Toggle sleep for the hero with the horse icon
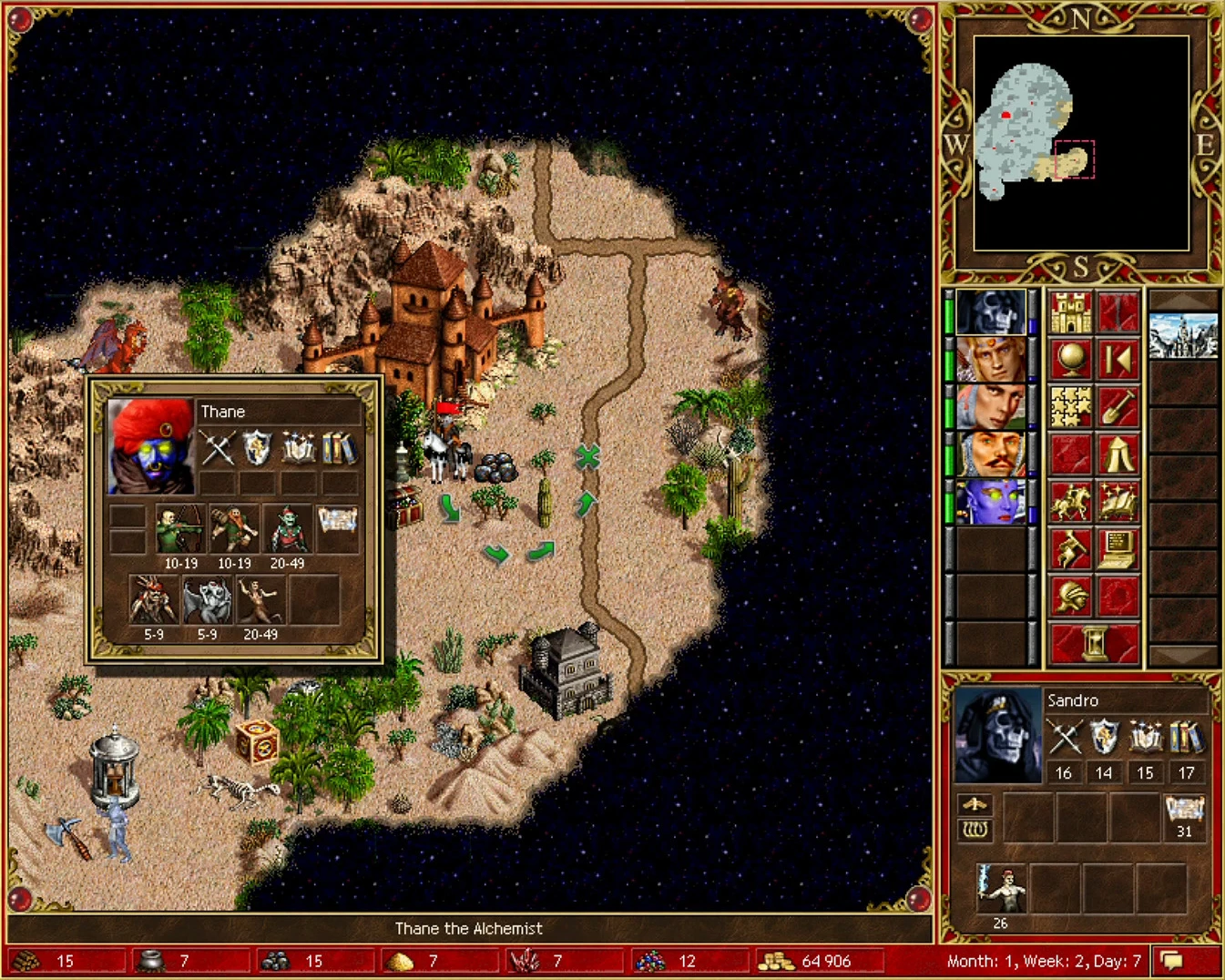The height and width of the screenshot is (980, 1225). pos(1069,502)
